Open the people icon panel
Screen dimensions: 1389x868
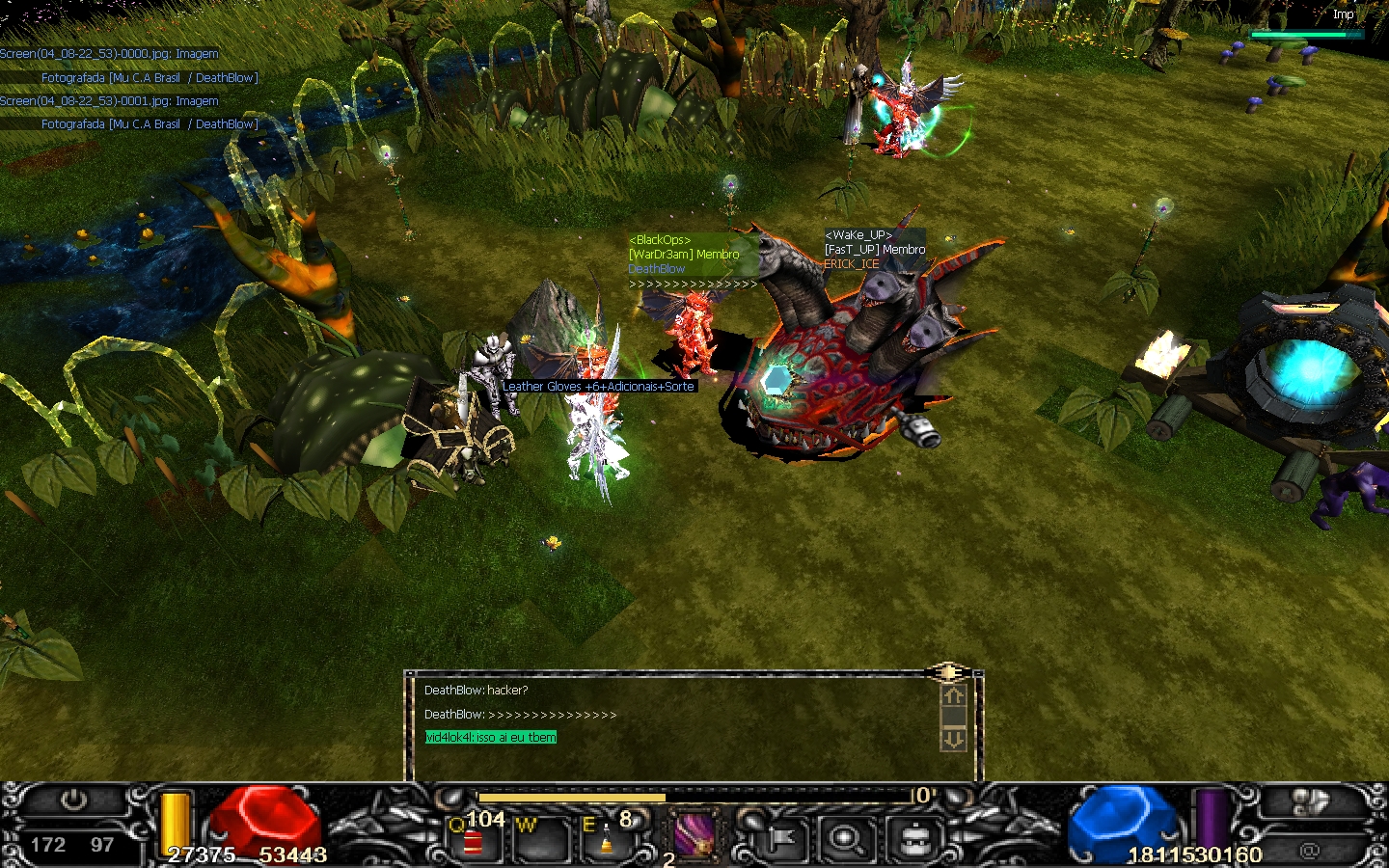point(1309,802)
